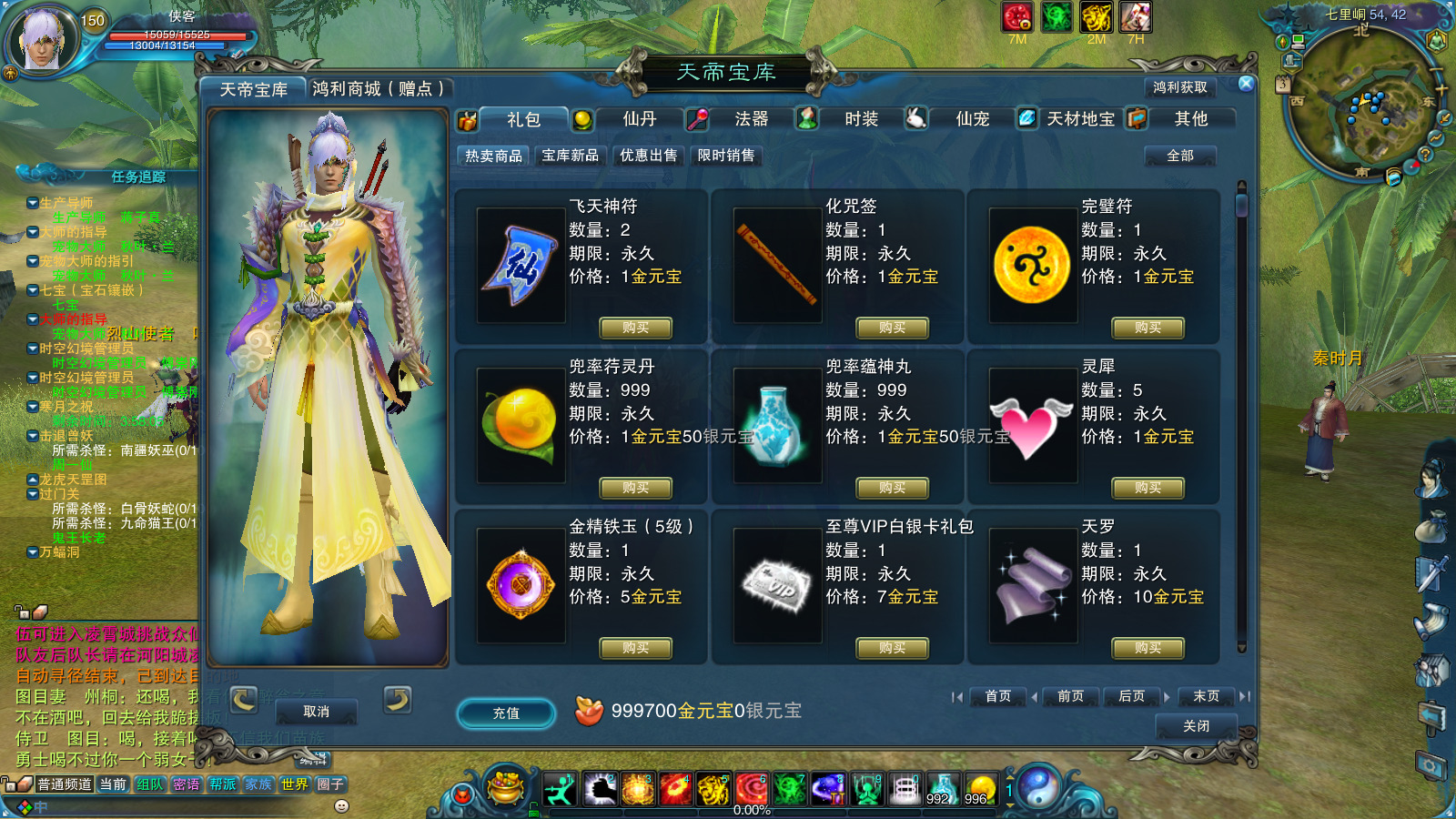Collapse the 万蝠洞 quest entry

34,551
